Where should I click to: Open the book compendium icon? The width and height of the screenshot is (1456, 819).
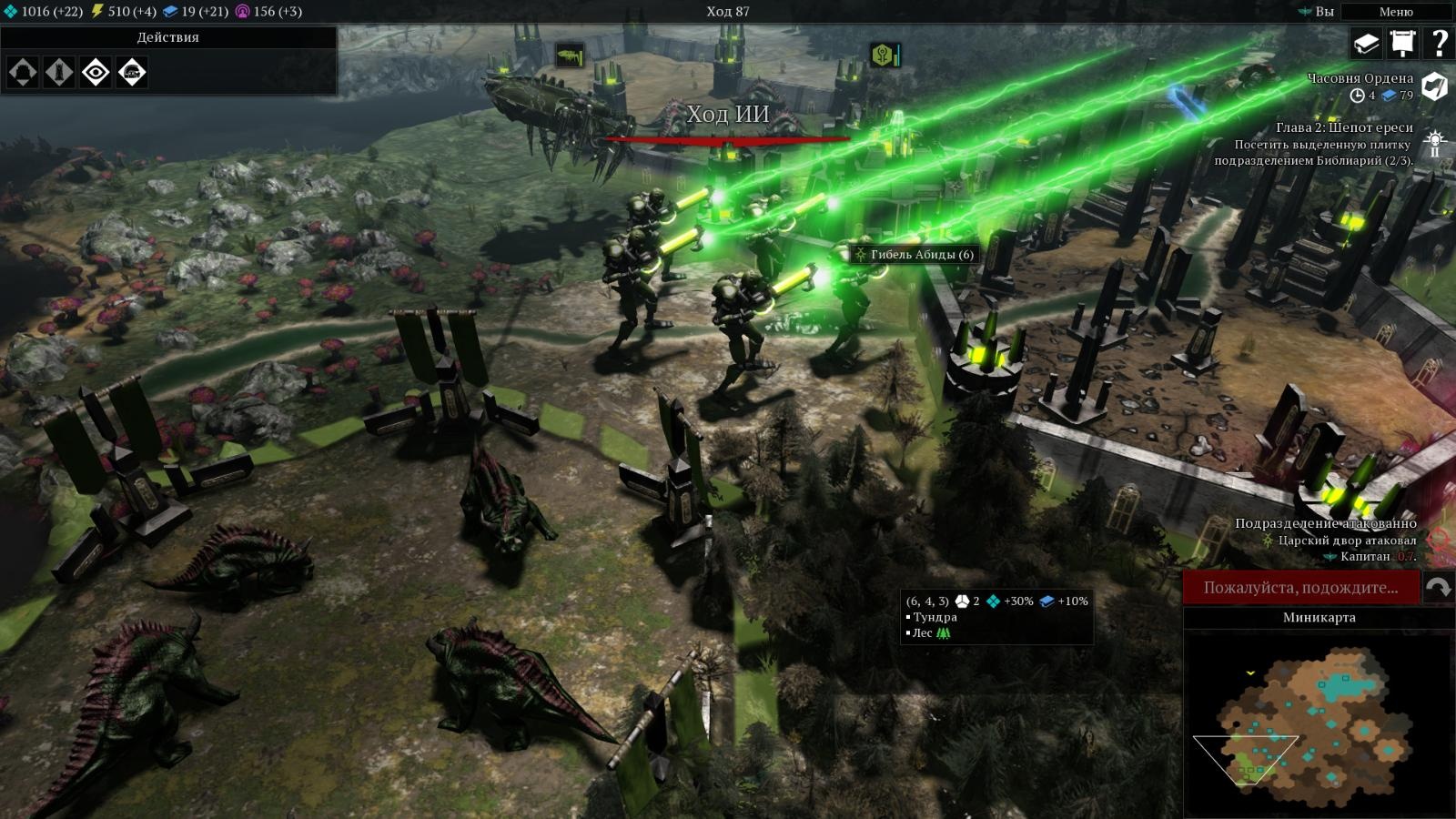(1366, 43)
